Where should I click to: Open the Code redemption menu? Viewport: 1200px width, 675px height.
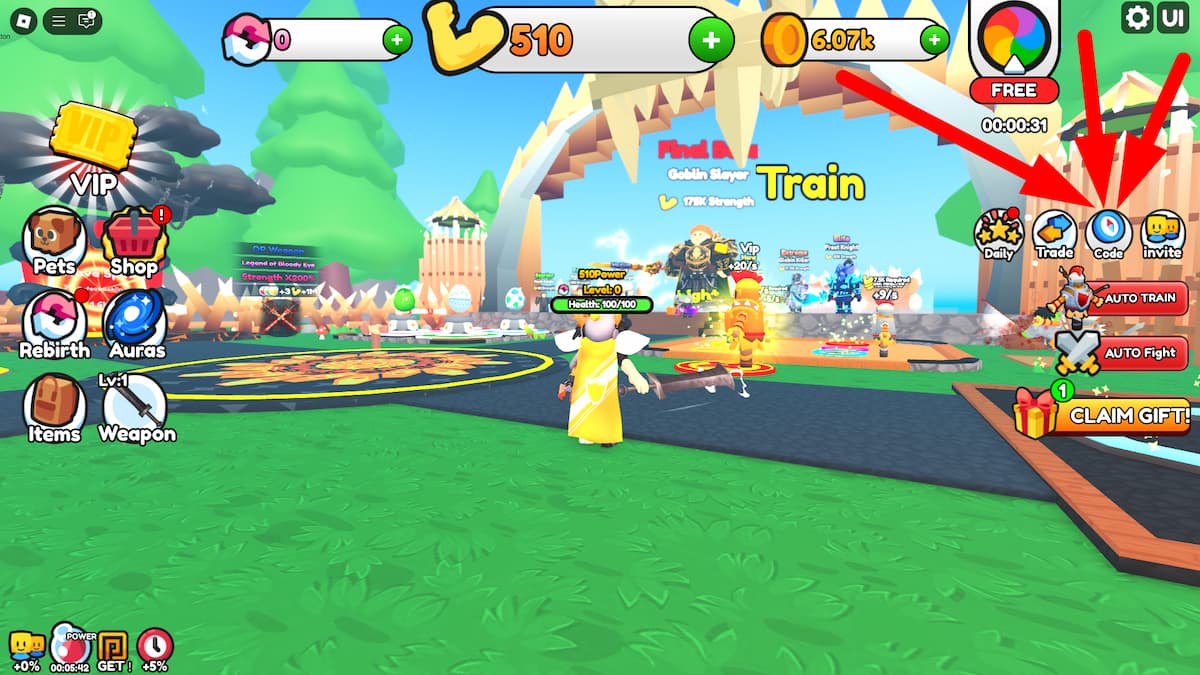pyautogui.click(x=1108, y=234)
